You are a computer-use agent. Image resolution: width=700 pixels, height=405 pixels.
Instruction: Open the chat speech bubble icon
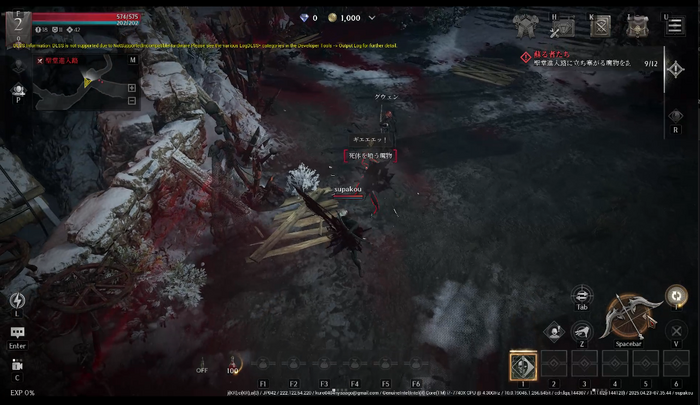tap(17, 333)
